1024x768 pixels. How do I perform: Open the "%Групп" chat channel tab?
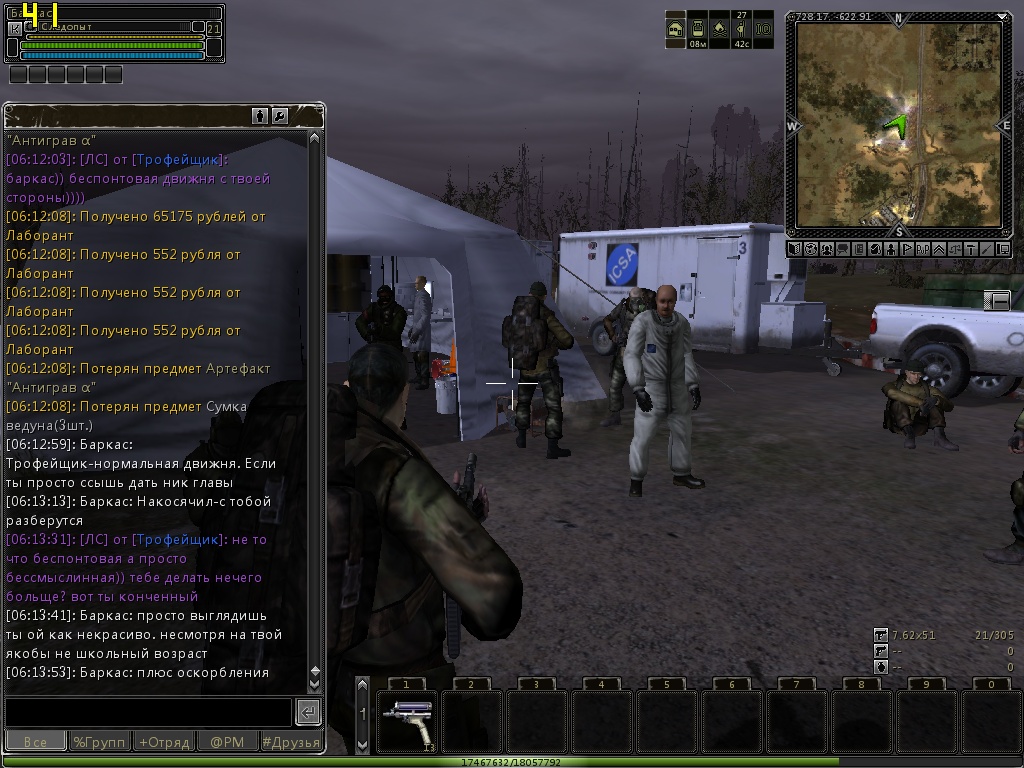point(99,741)
